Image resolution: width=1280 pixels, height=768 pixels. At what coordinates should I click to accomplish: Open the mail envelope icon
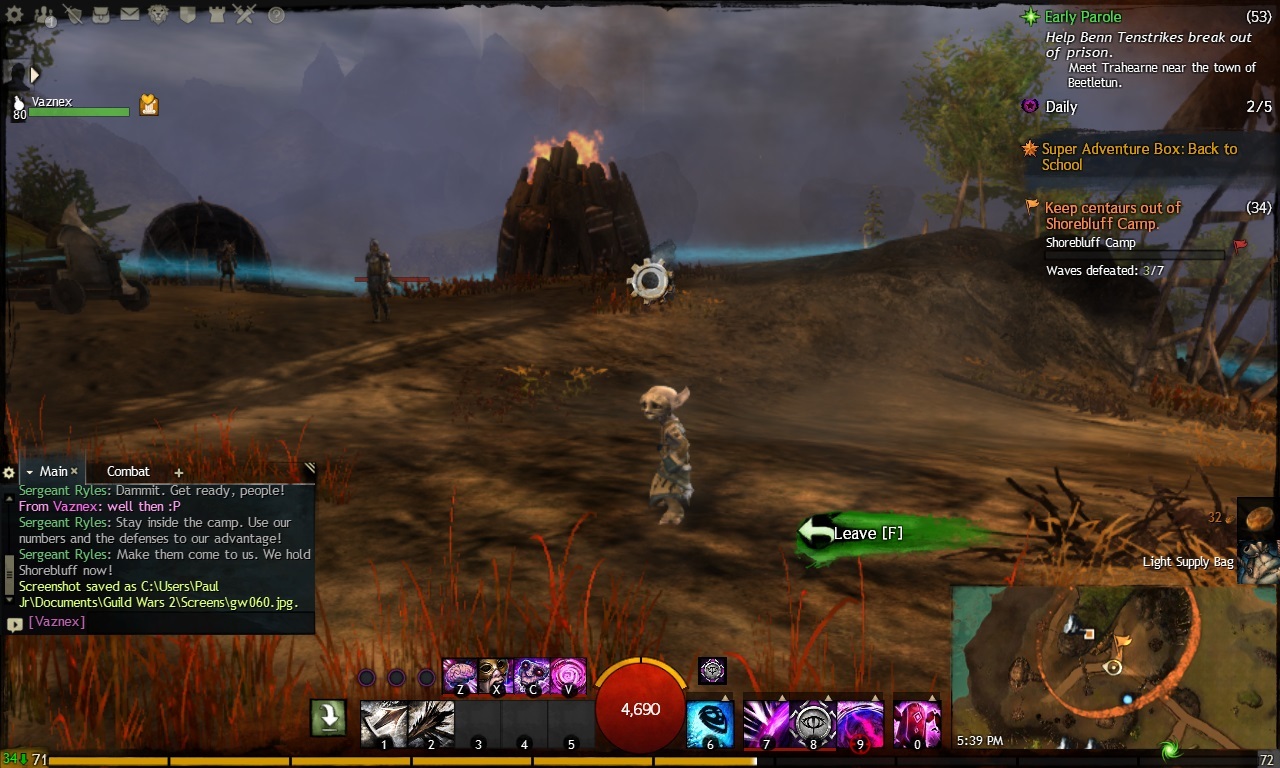130,15
